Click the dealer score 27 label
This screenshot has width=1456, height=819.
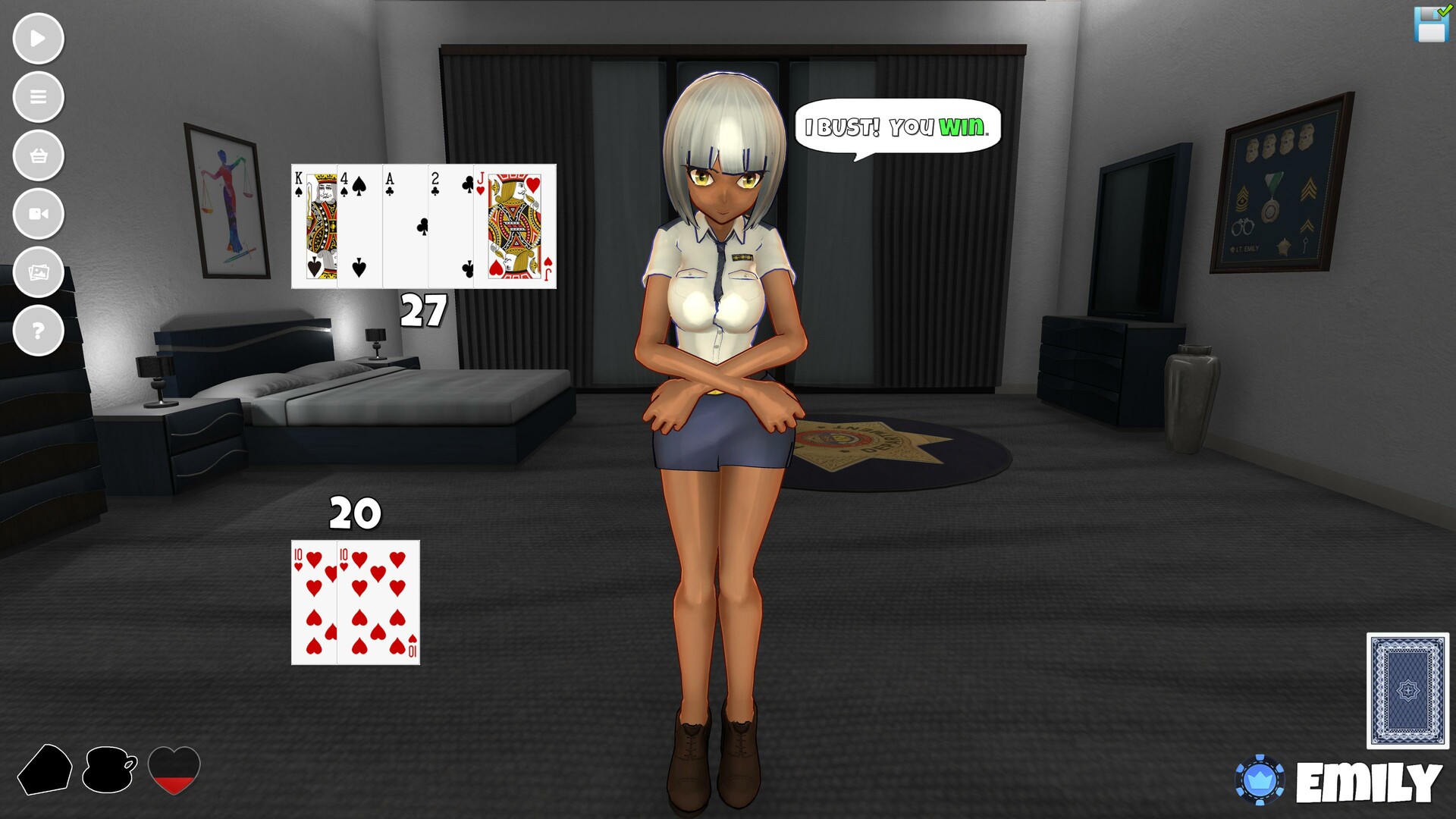422,308
